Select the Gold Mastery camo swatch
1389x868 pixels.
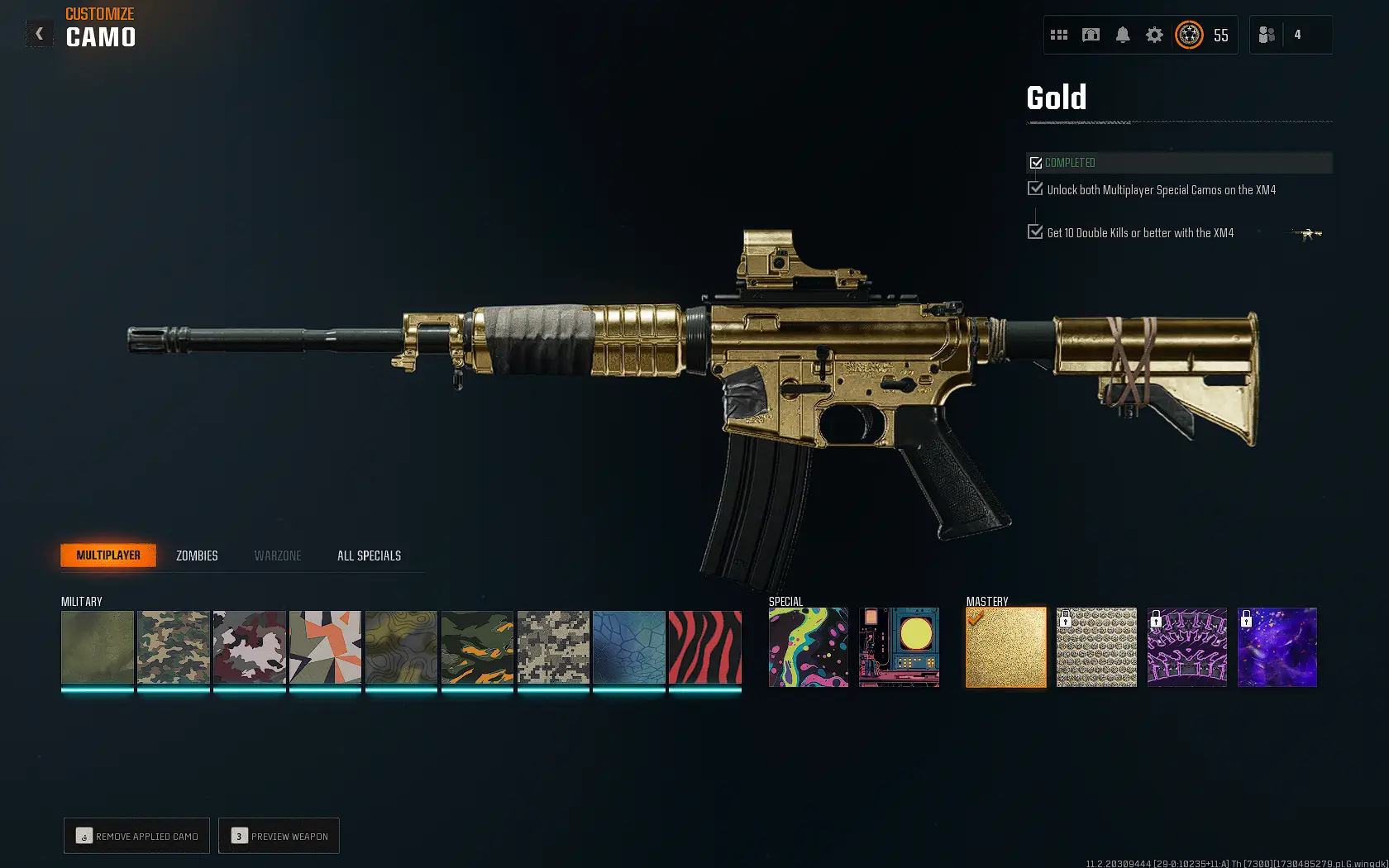pos(1005,647)
